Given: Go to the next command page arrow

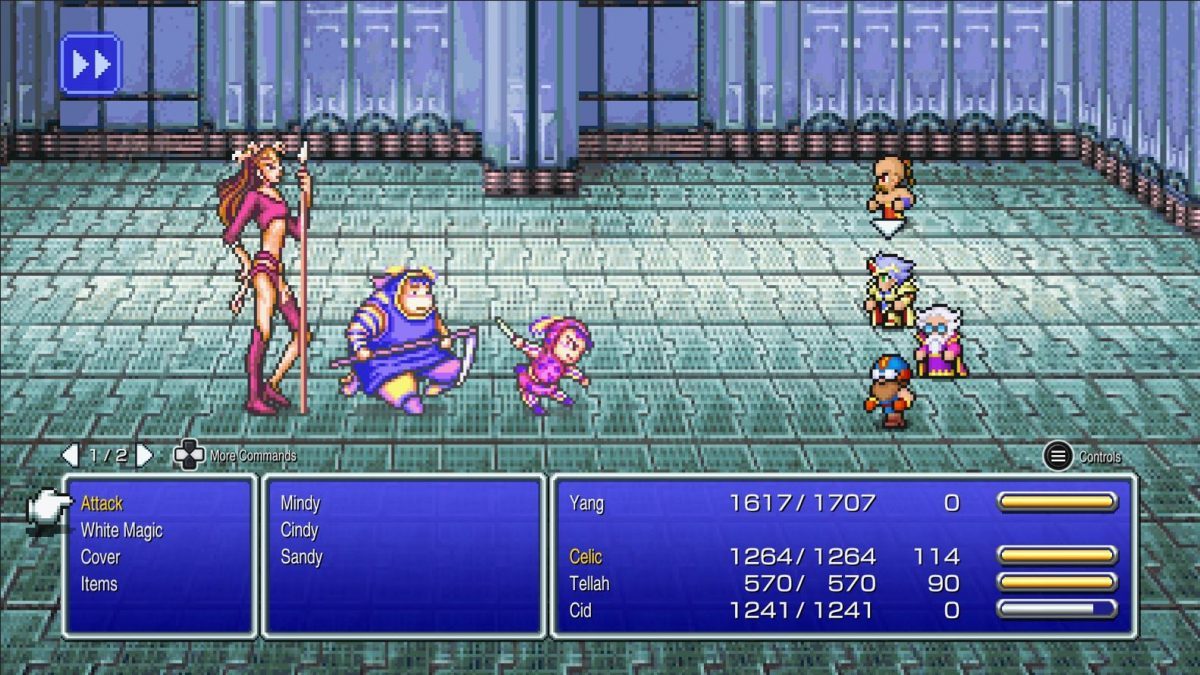Looking at the screenshot, I should (145, 456).
